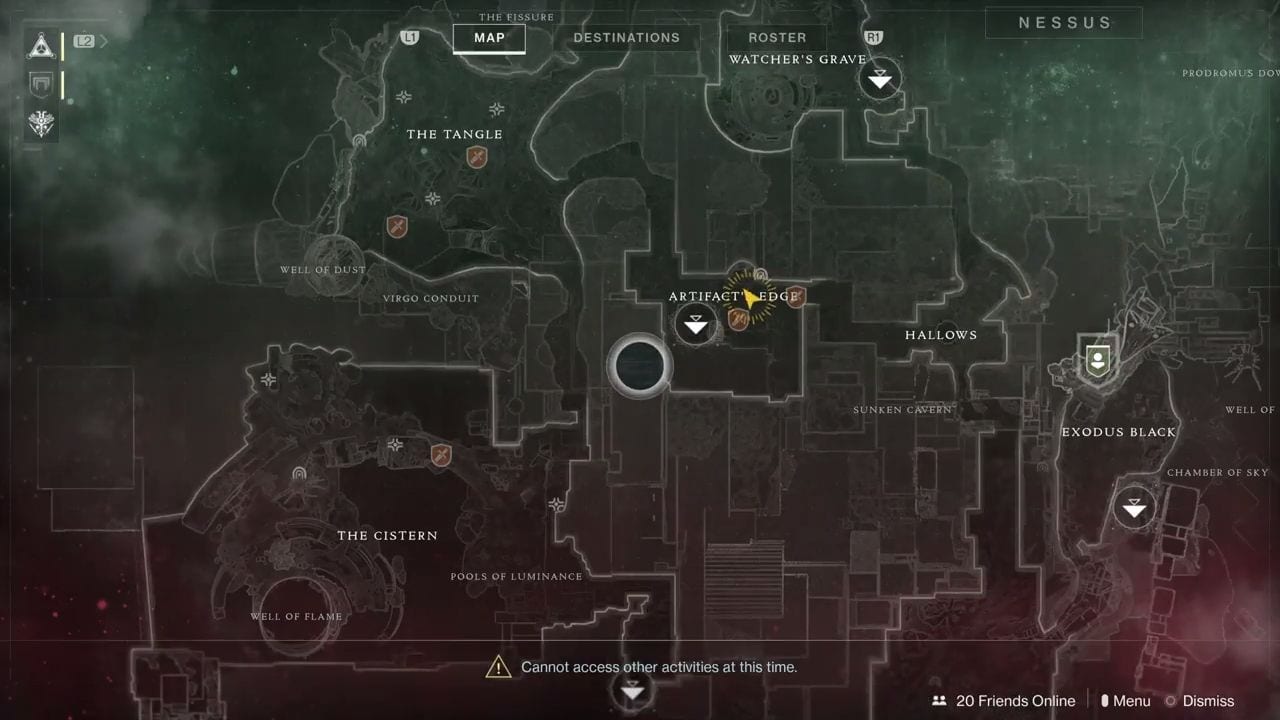Image resolution: width=1280 pixels, height=720 pixels.
Task: Click the triangle icon in the top-left corner
Action: [x=42, y=44]
